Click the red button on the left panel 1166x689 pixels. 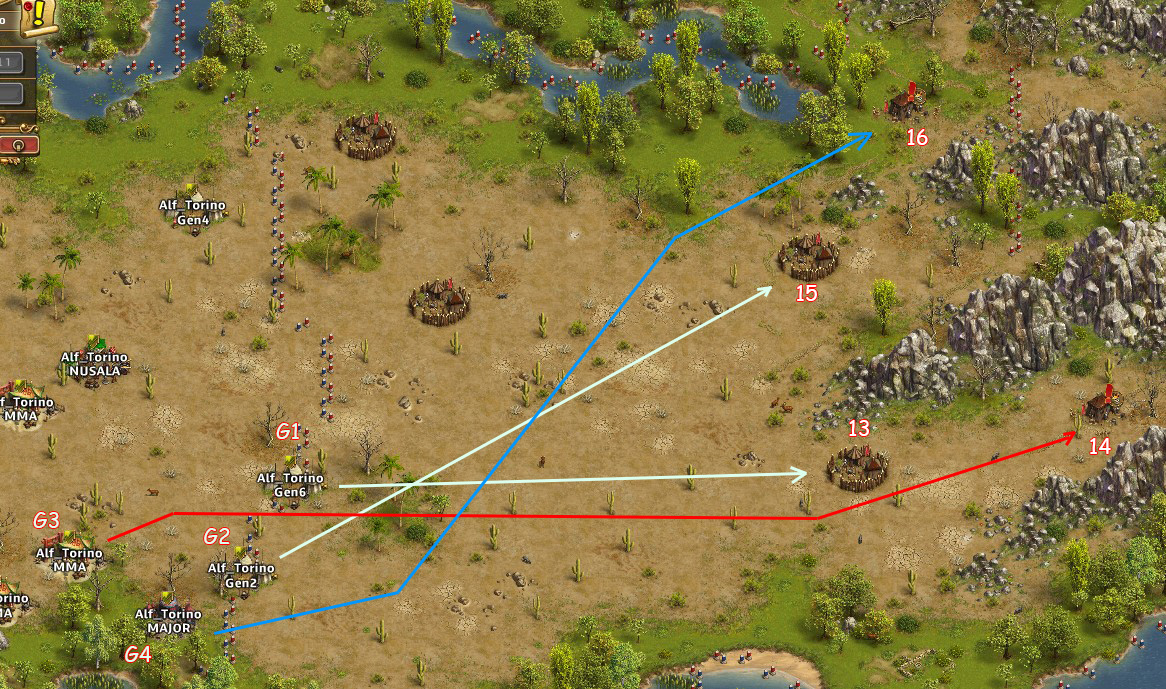pyautogui.click(x=20, y=144)
